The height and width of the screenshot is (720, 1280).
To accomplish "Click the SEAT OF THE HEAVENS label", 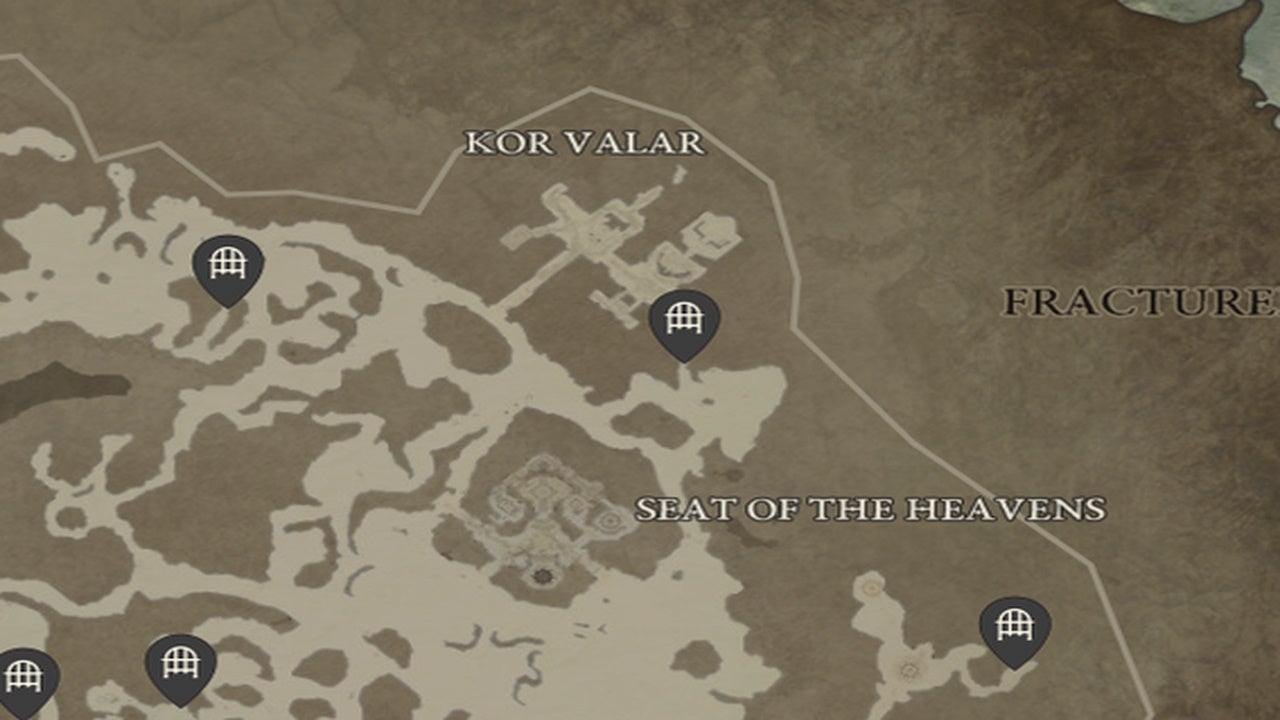I will (870, 506).
